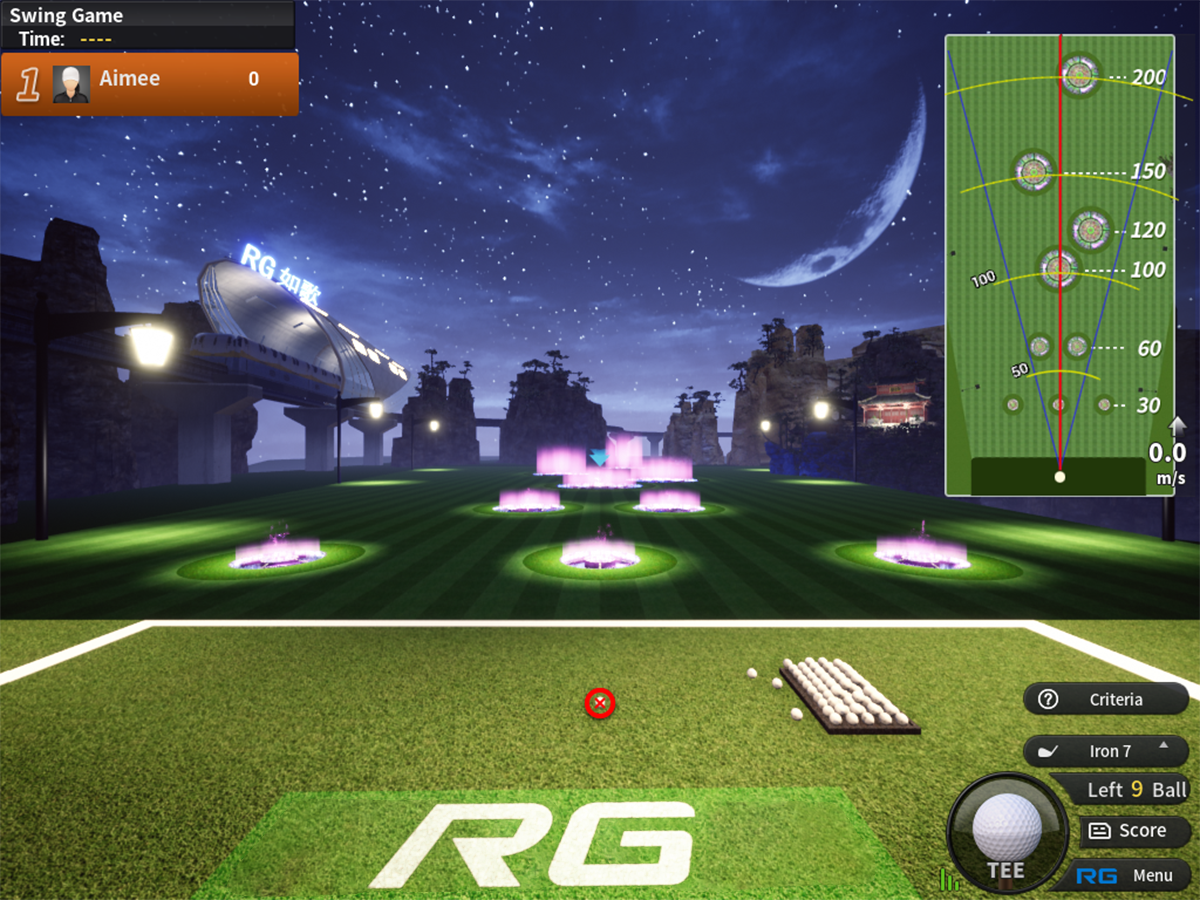
Task: Open the Iron 7 club selector
Action: (x=1105, y=751)
